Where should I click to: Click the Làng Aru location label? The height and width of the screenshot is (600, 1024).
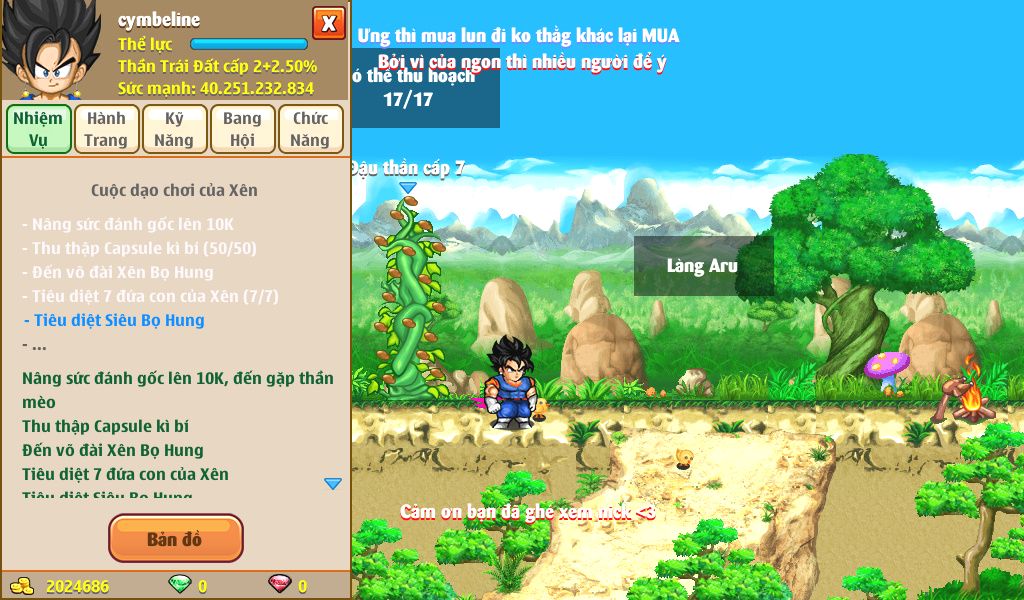pos(703,266)
